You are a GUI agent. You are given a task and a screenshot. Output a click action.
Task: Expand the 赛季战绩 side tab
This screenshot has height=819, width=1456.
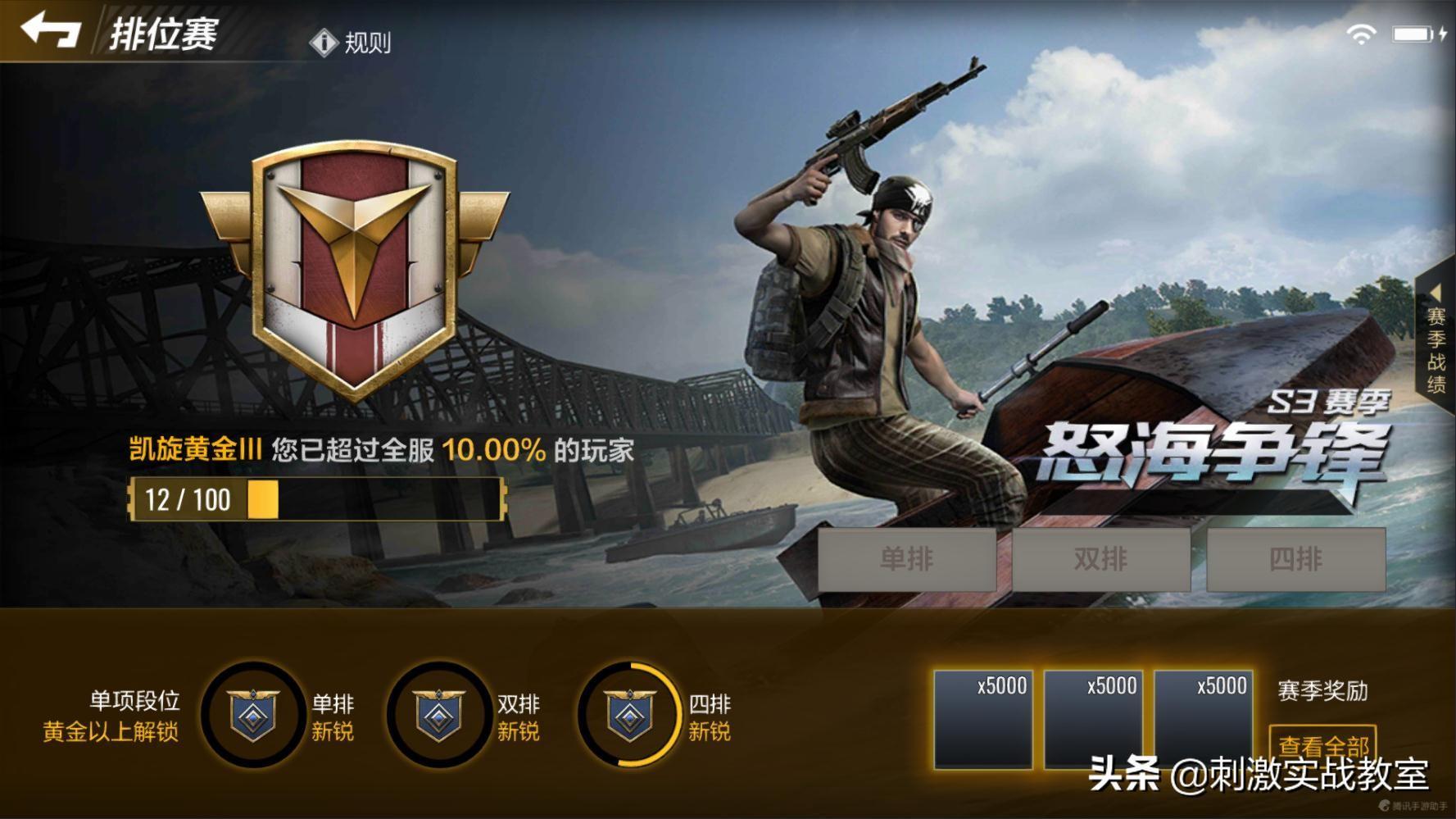pyautogui.click(x=1436, y=340)
